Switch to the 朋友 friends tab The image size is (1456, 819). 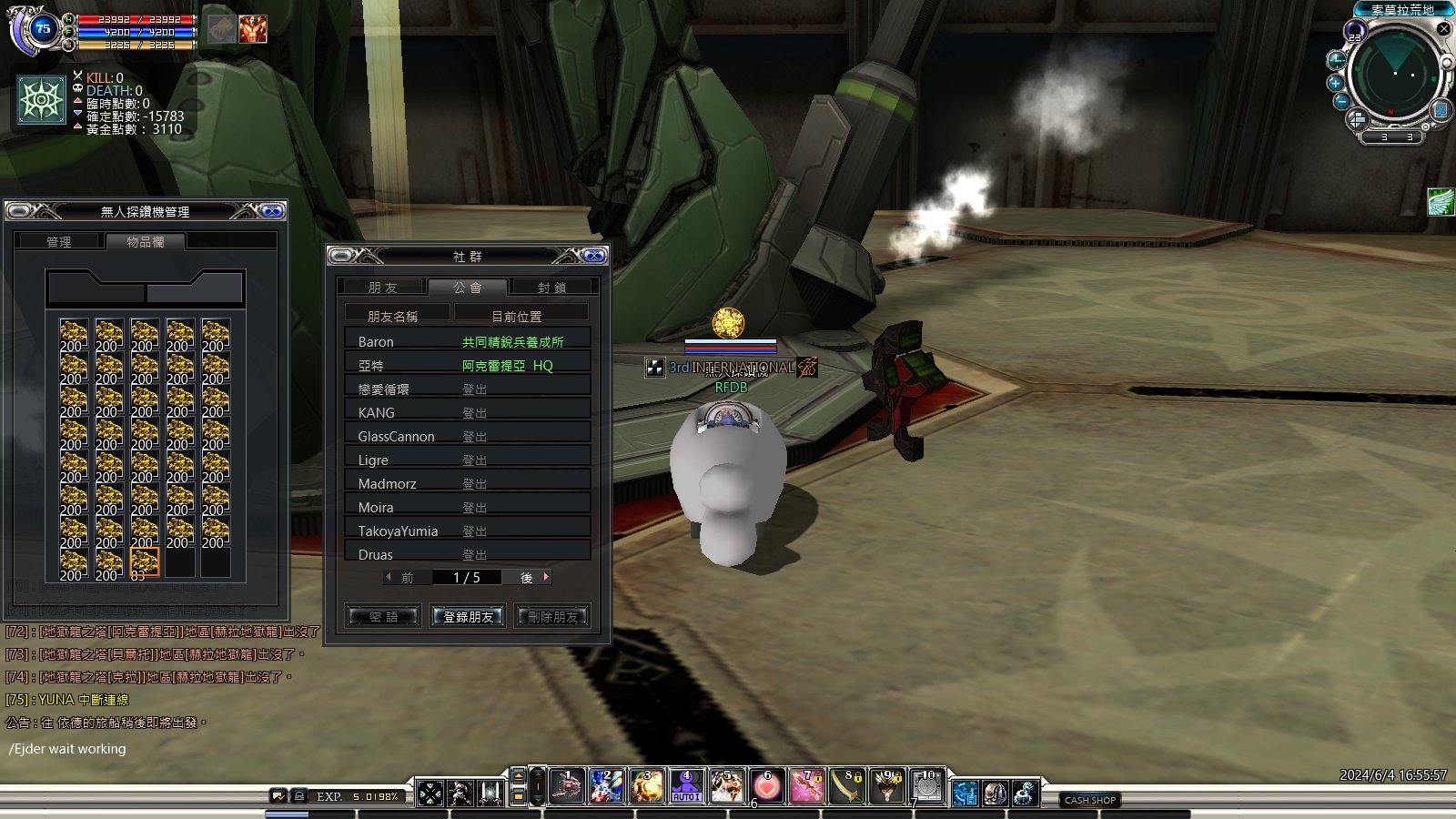(x=383, y=288)
